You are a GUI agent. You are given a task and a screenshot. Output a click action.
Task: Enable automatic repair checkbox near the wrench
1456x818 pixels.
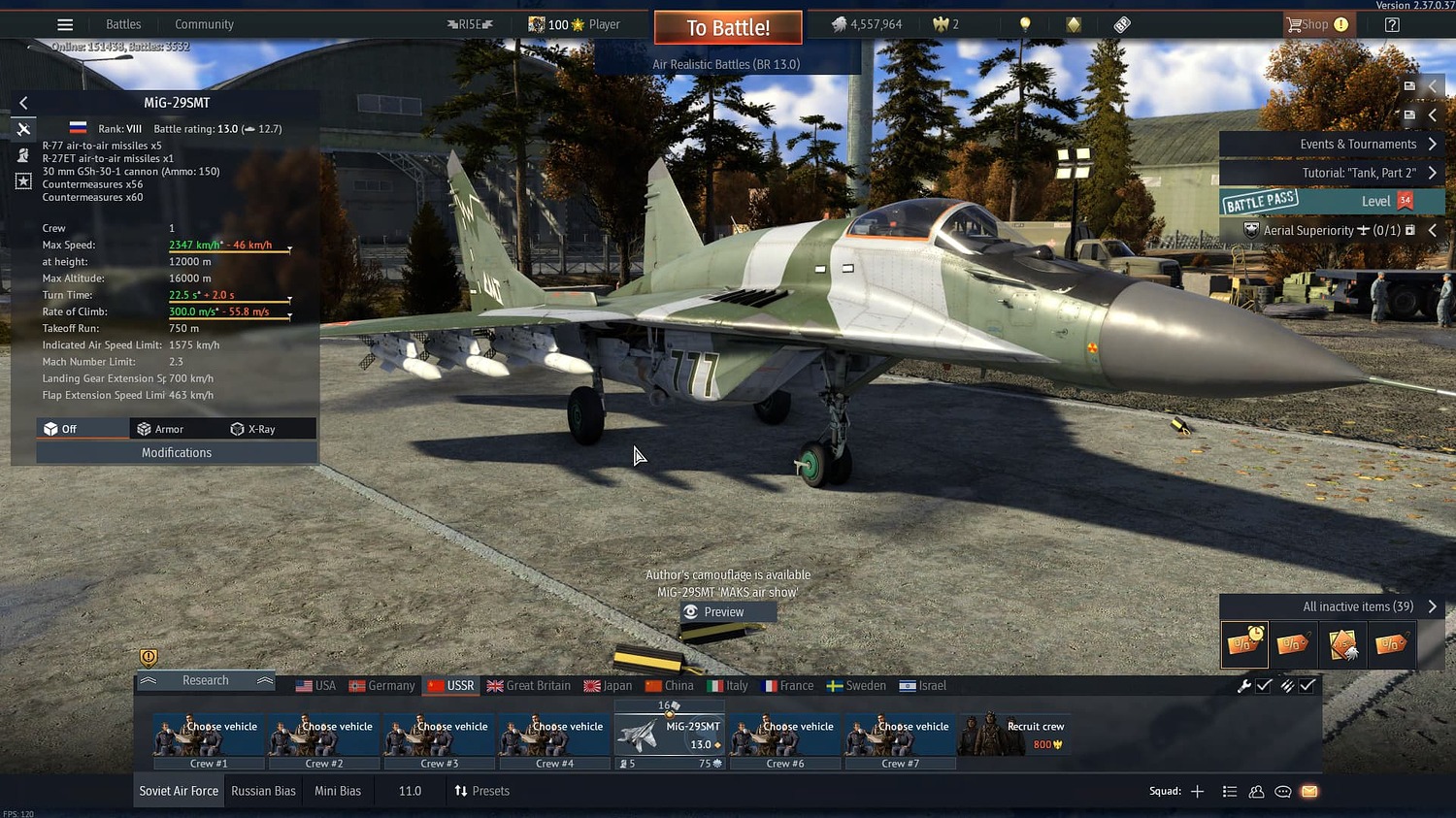(x=1265, y=685)
